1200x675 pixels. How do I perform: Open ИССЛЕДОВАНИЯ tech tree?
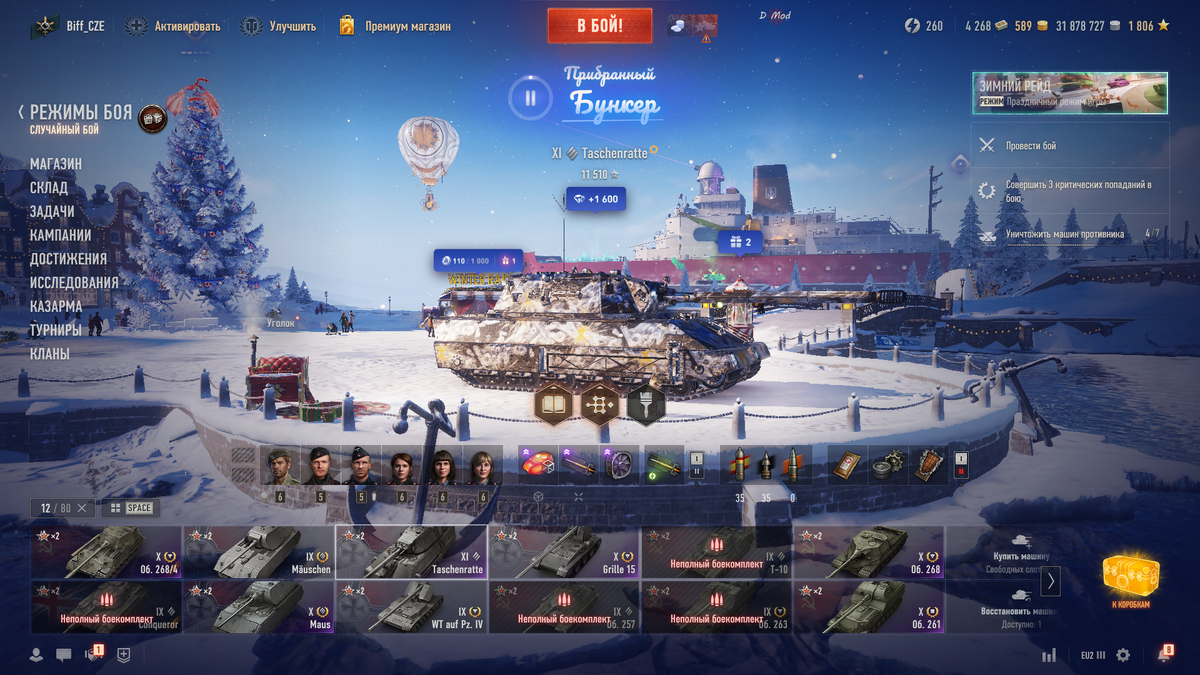tap(74, 283)
